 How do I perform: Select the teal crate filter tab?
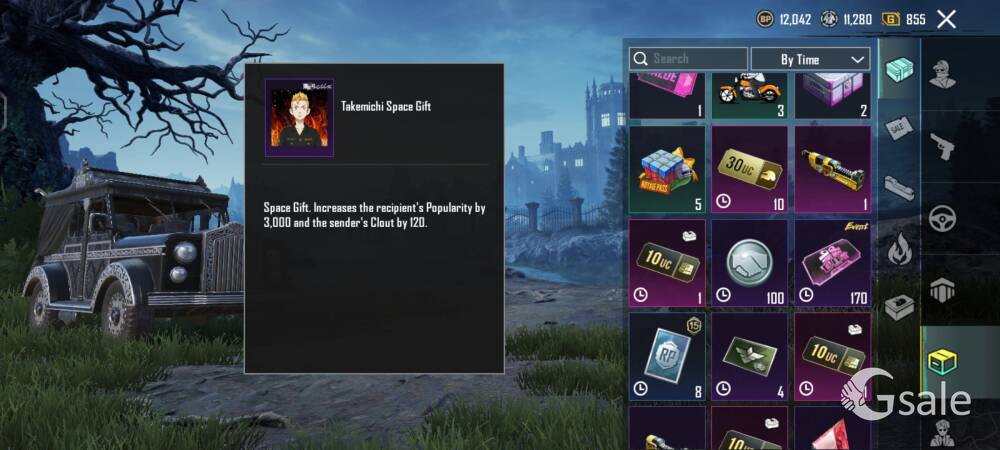click(x=899, y=70)
